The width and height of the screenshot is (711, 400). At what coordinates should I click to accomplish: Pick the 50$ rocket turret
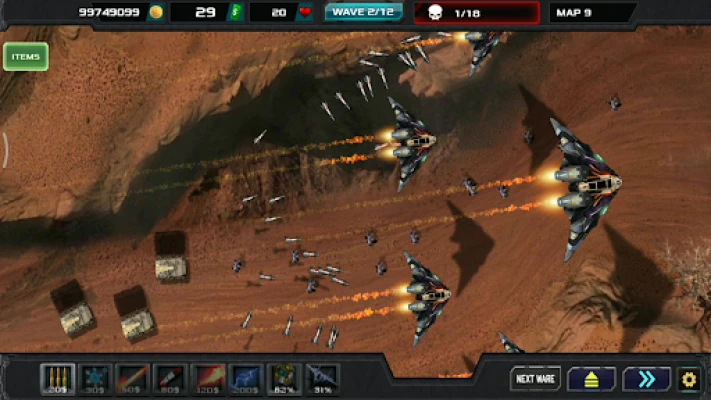(133, 378)
